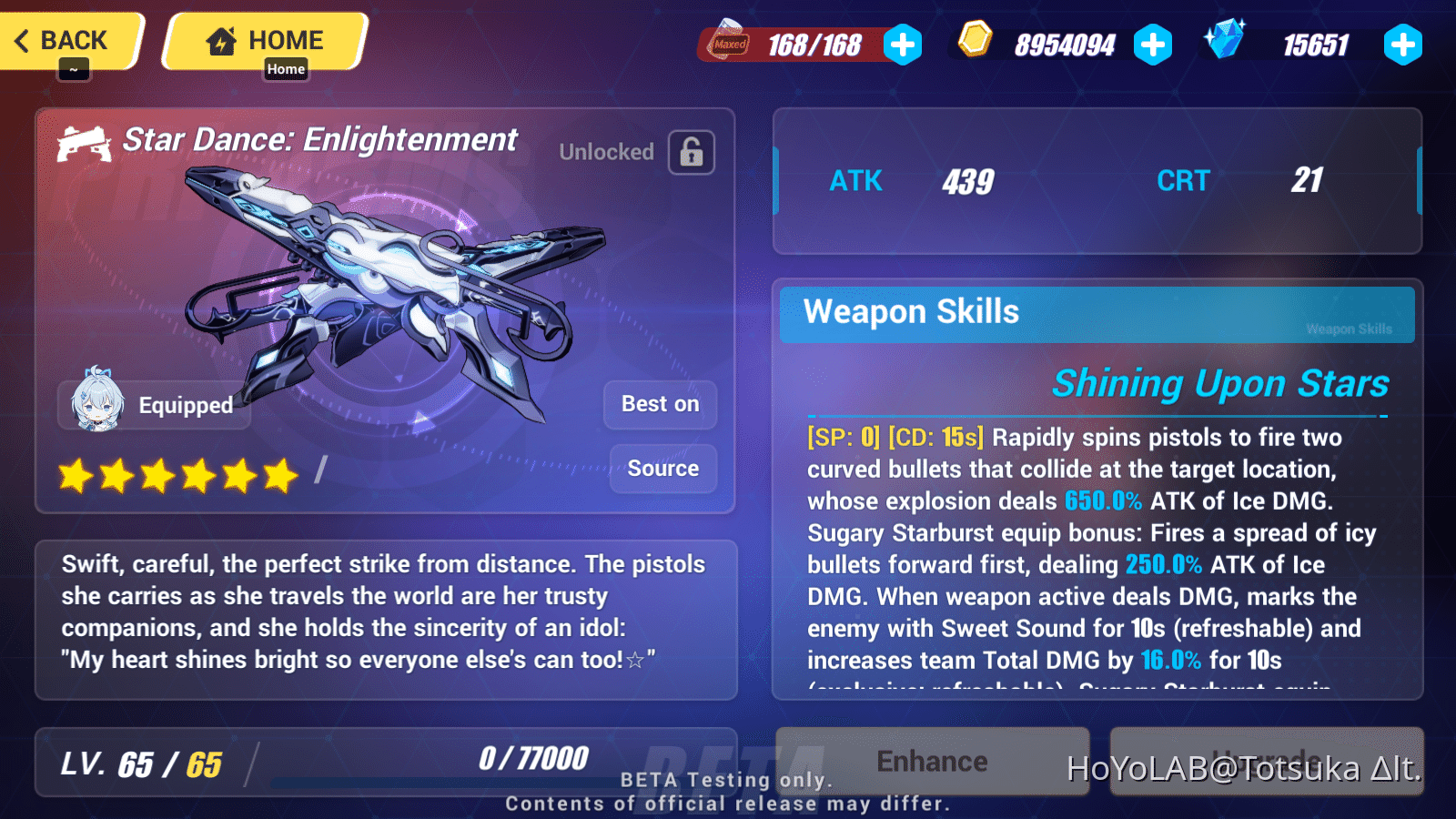Open the coins top-up plus button

point(1154,42)
